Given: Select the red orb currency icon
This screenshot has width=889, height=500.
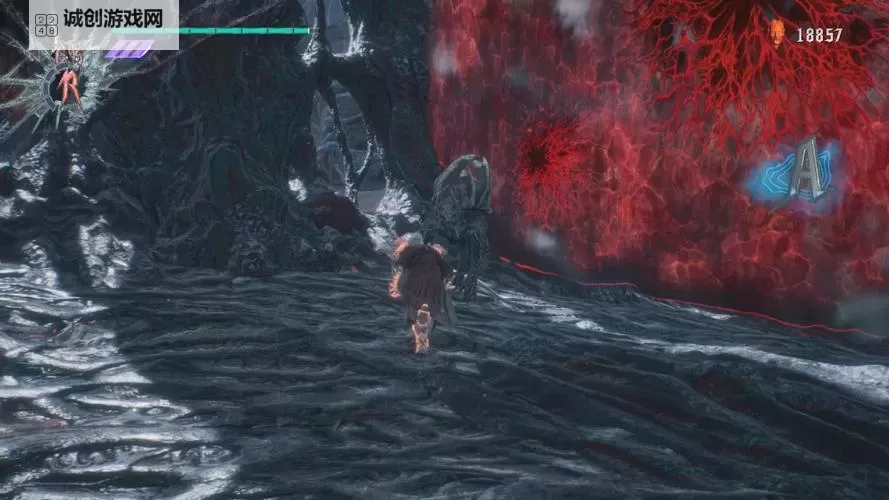Looking at the screenshot, I should coord(777,33).
